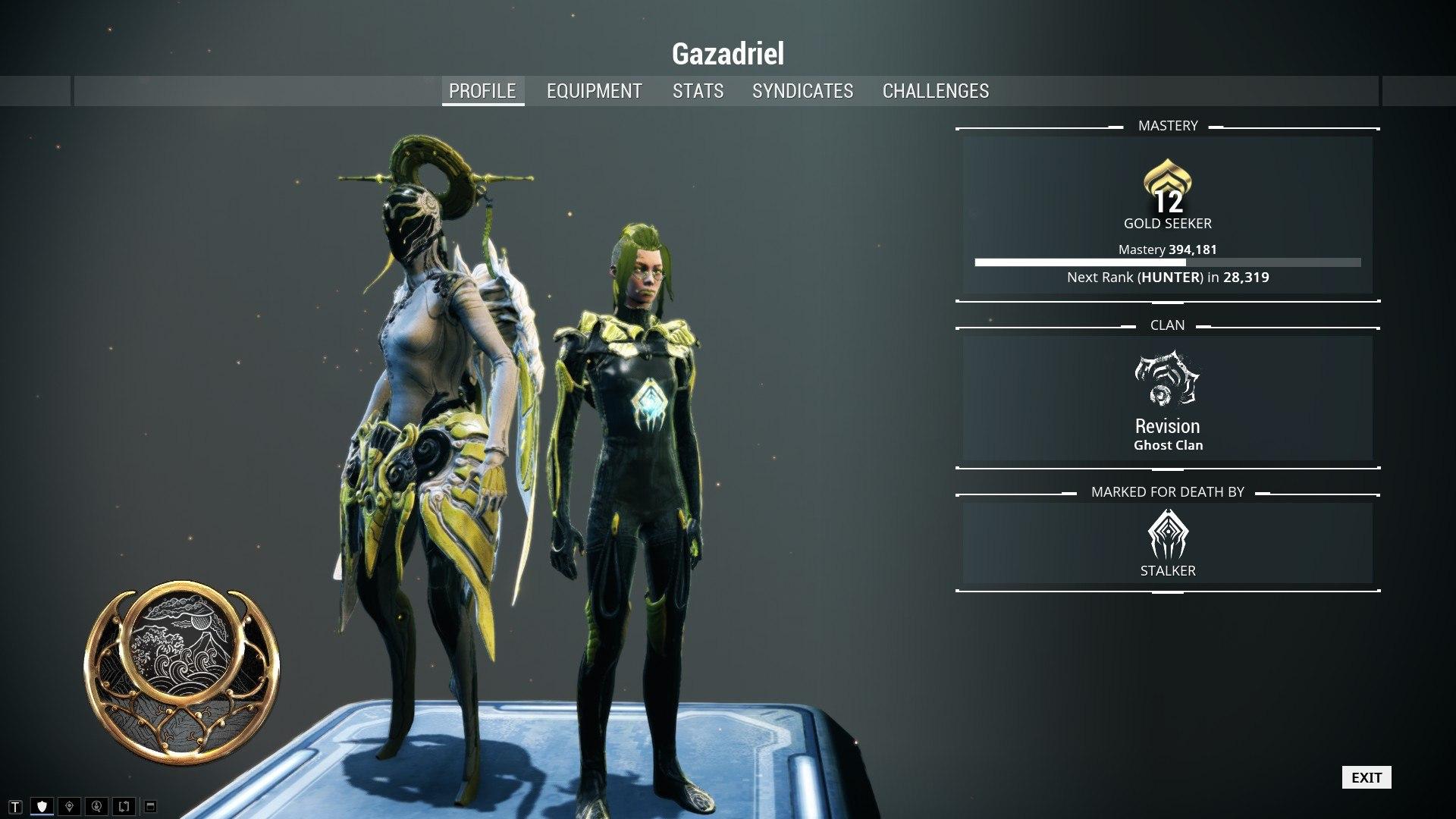Choose the recruiting magnifier chat tab

click(x=96, y=806)
